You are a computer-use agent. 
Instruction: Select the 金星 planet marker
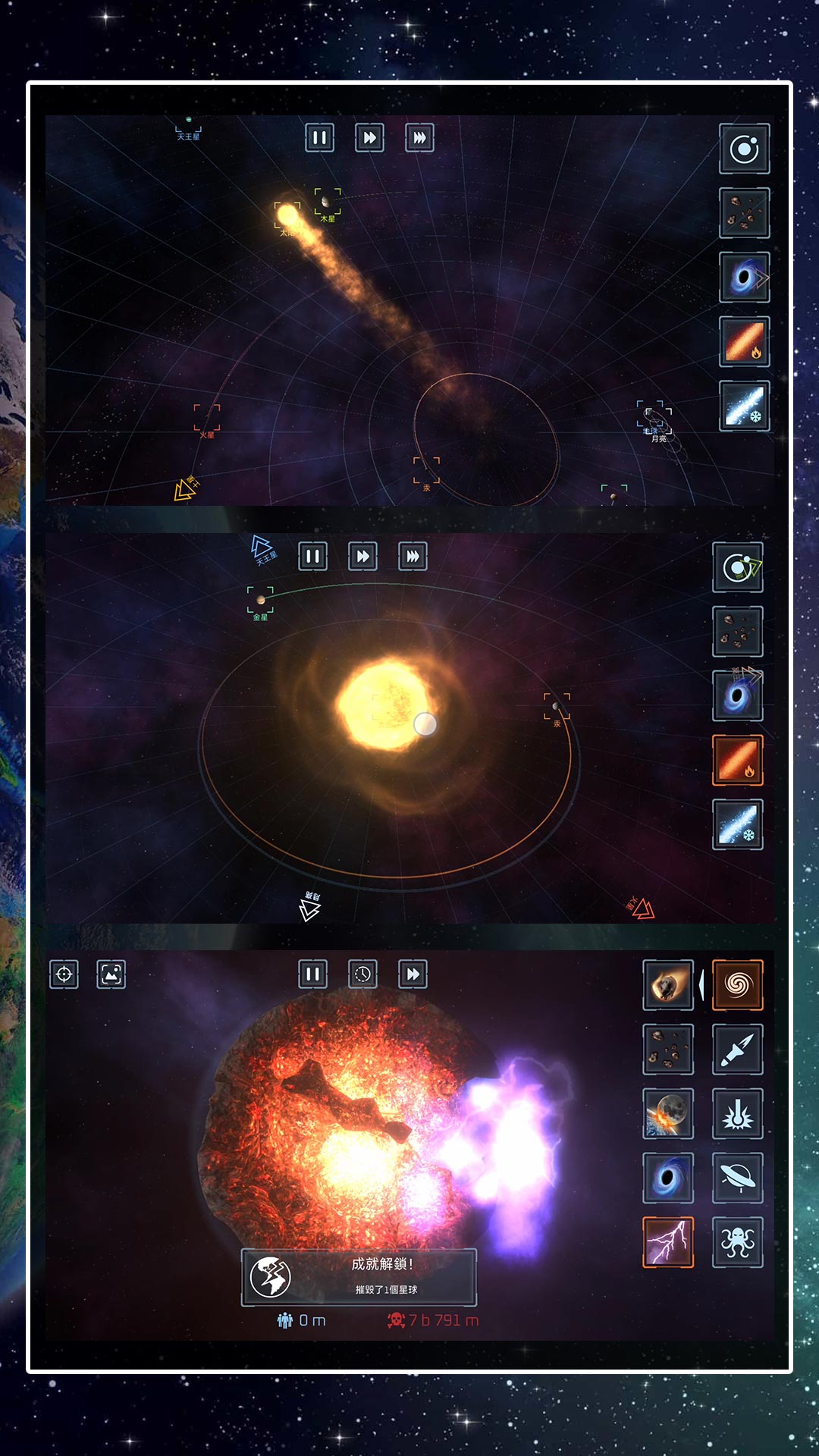coord(260,600)
